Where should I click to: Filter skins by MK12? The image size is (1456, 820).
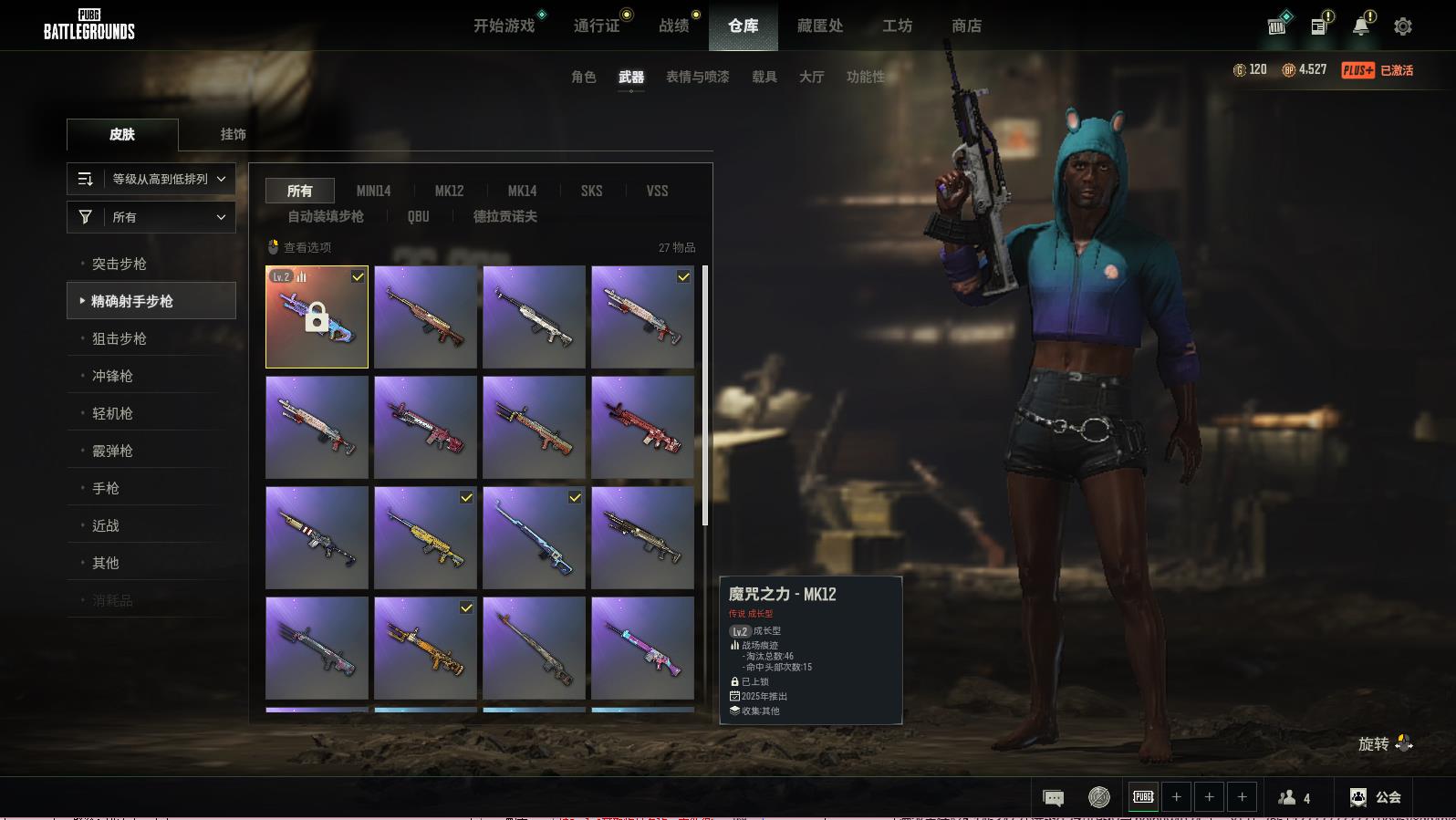click(449, 191)
